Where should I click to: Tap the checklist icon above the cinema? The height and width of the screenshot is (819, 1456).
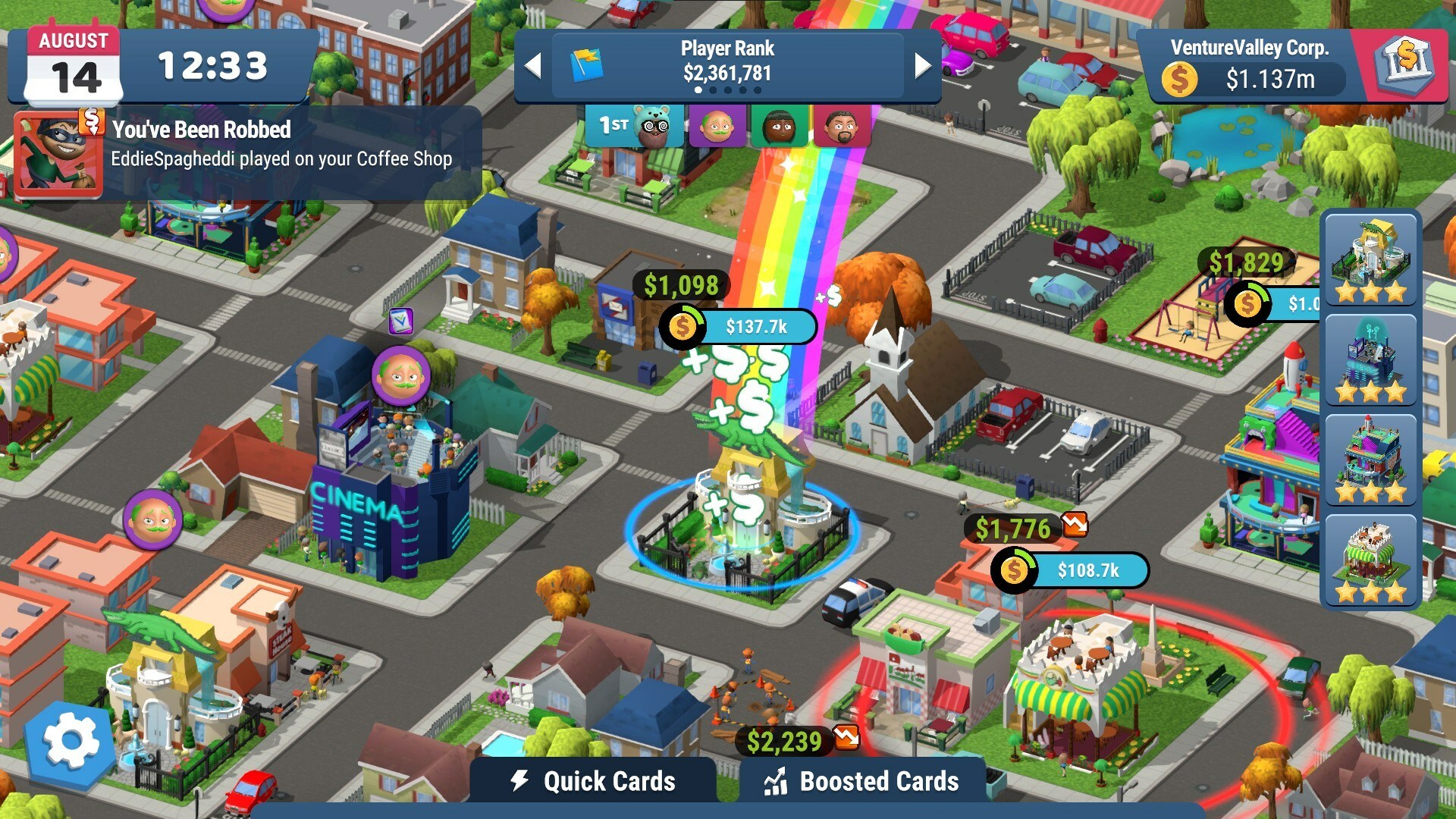[400, 321]
